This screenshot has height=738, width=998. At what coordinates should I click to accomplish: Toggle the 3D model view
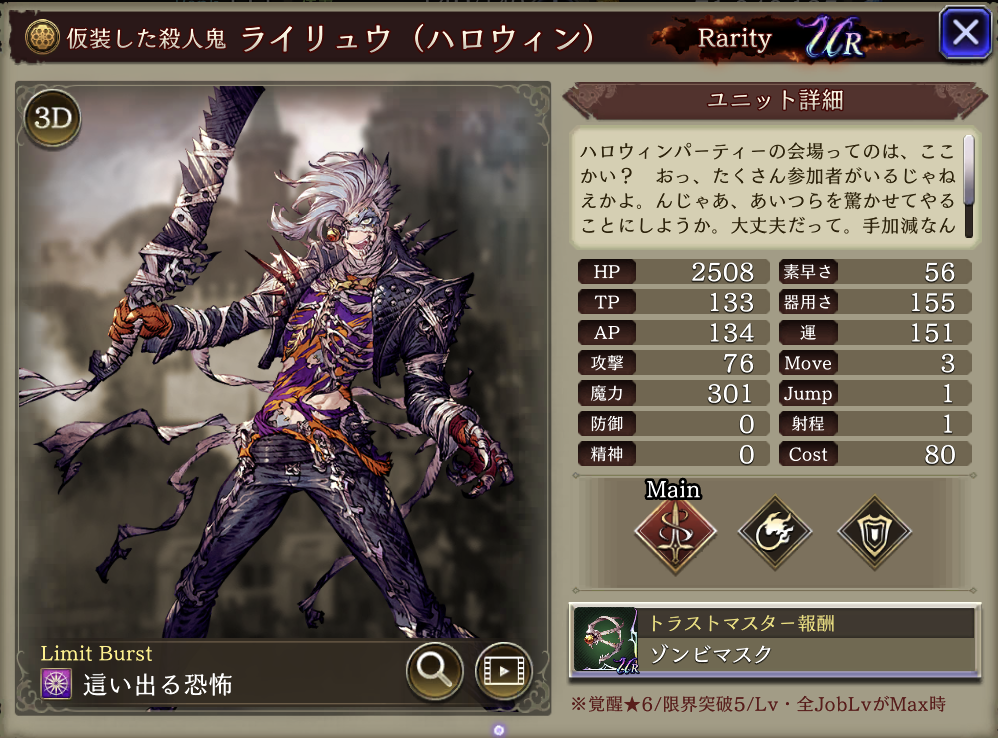(x=52, y=118)
